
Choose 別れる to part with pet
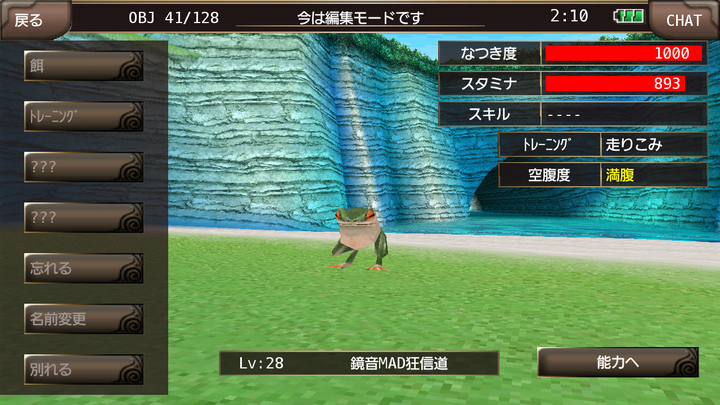click(x=84, y=369)
